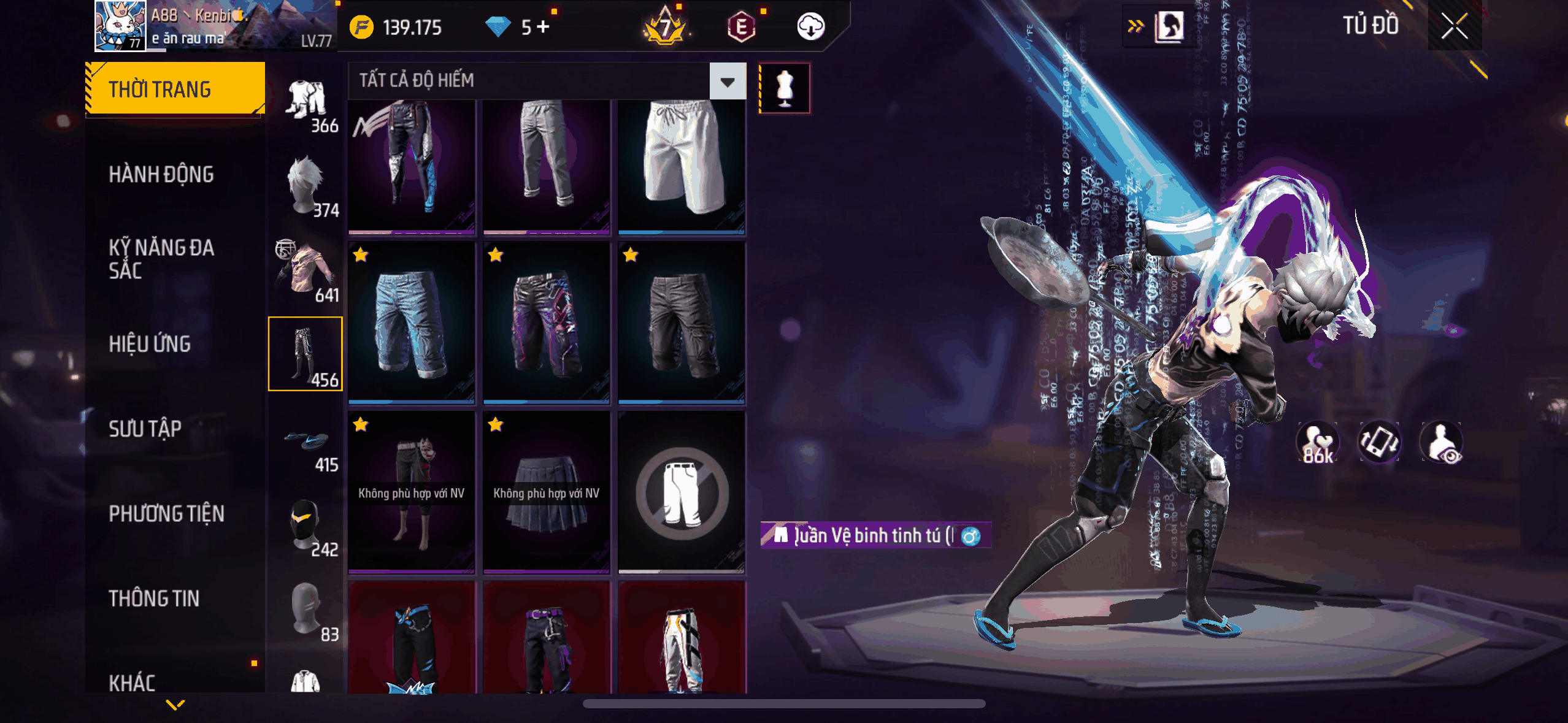Show the Thông Tin section
Screen dimensions: 1568x723
pos(154,599)
